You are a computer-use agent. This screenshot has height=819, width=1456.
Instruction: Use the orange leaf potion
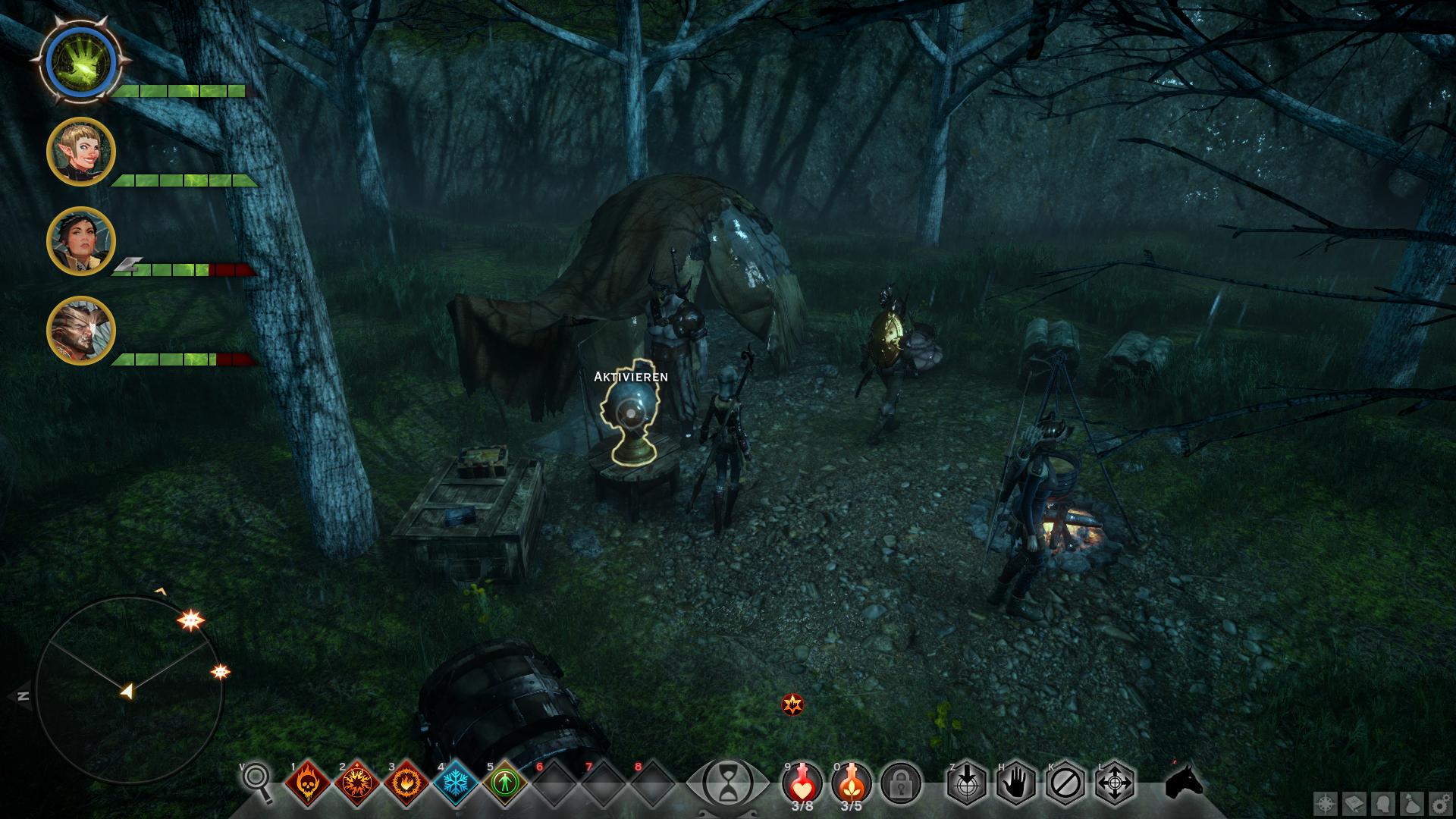[852, 782]
